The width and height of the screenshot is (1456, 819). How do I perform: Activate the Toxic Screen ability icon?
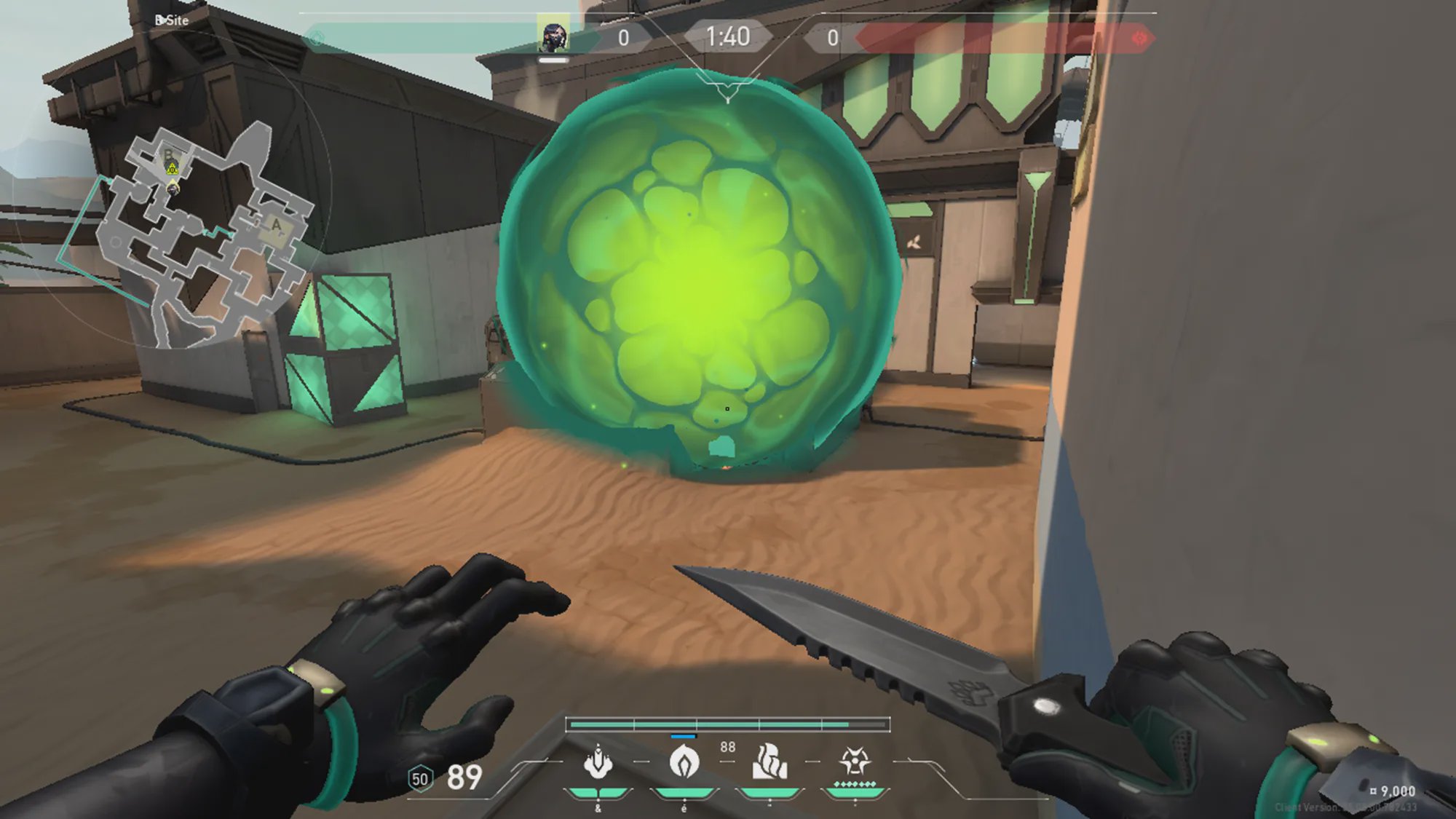769,762
